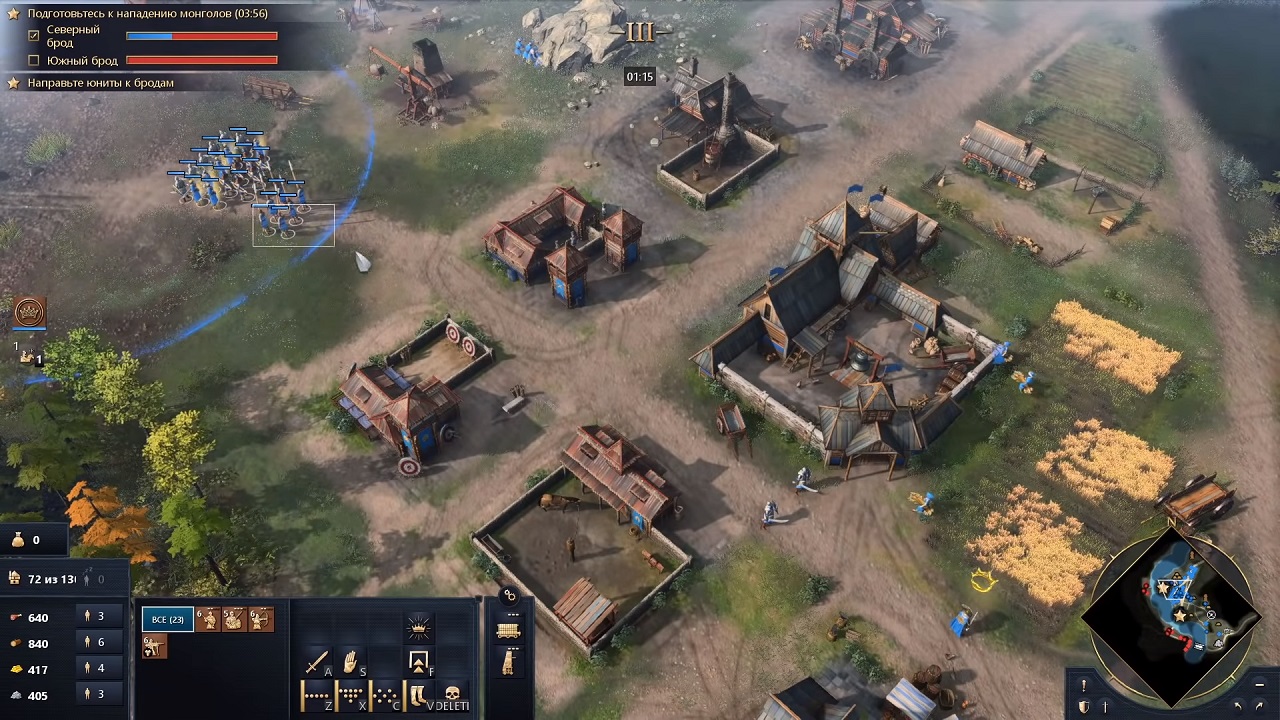The height and width of the screenshot is (720, 1280).
Task: Select the attack move sword command
Action: pos(317,664)
